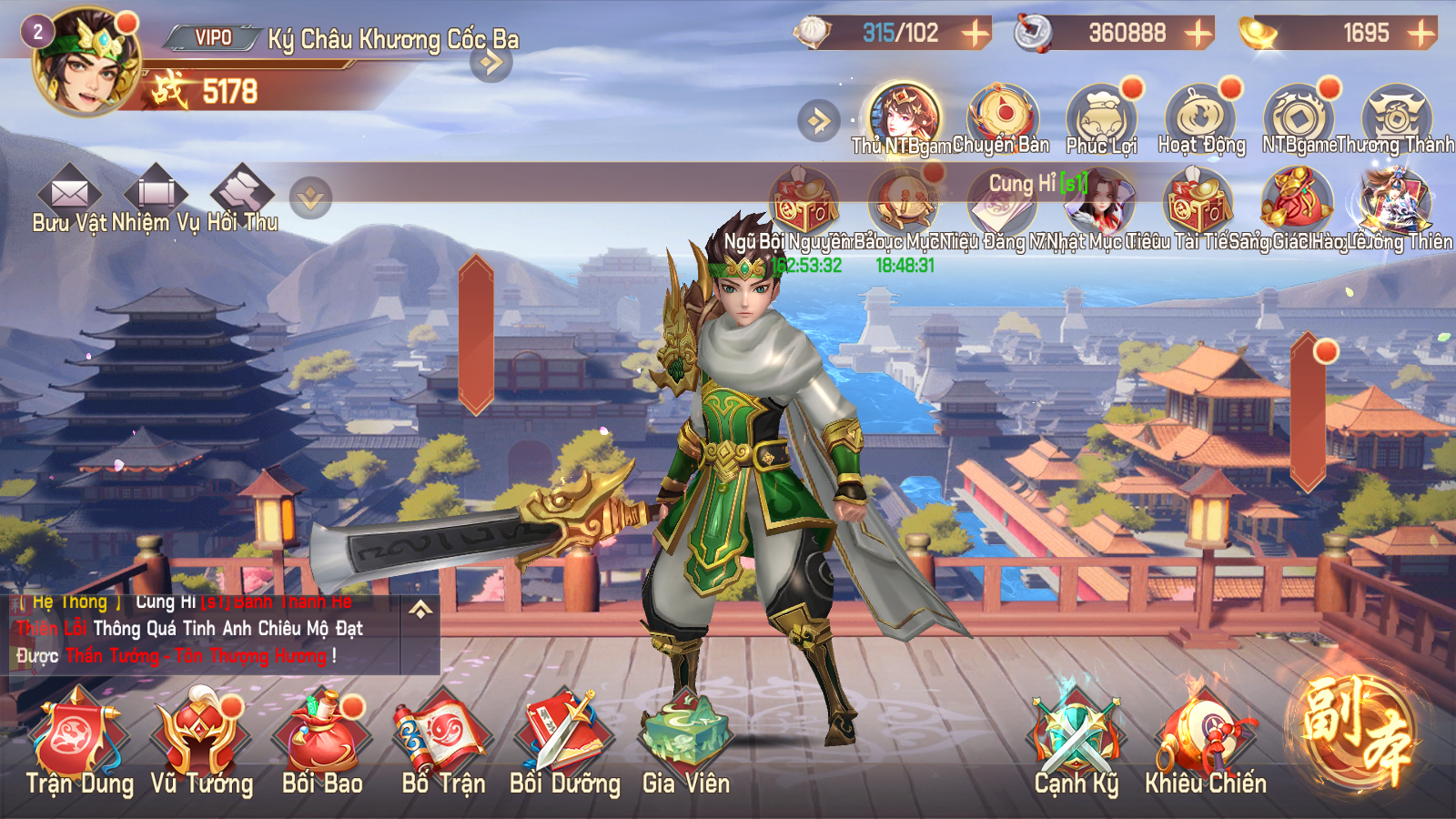The image size is (1456, 819).
Task: Open the player avatar profile
Action: point(86,62)
